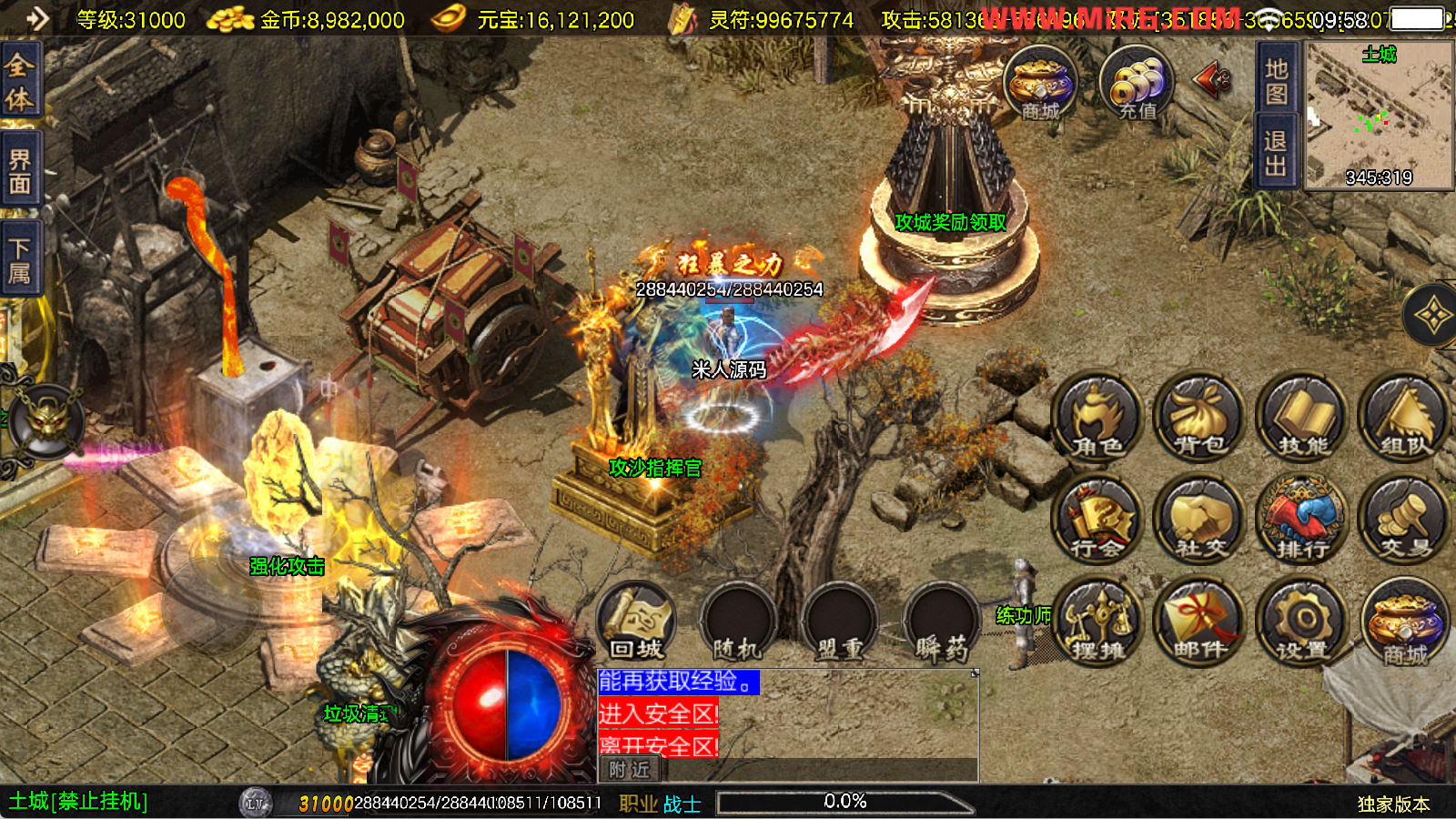Open the 背包 bag inventory

click(x=1199, y=417)
